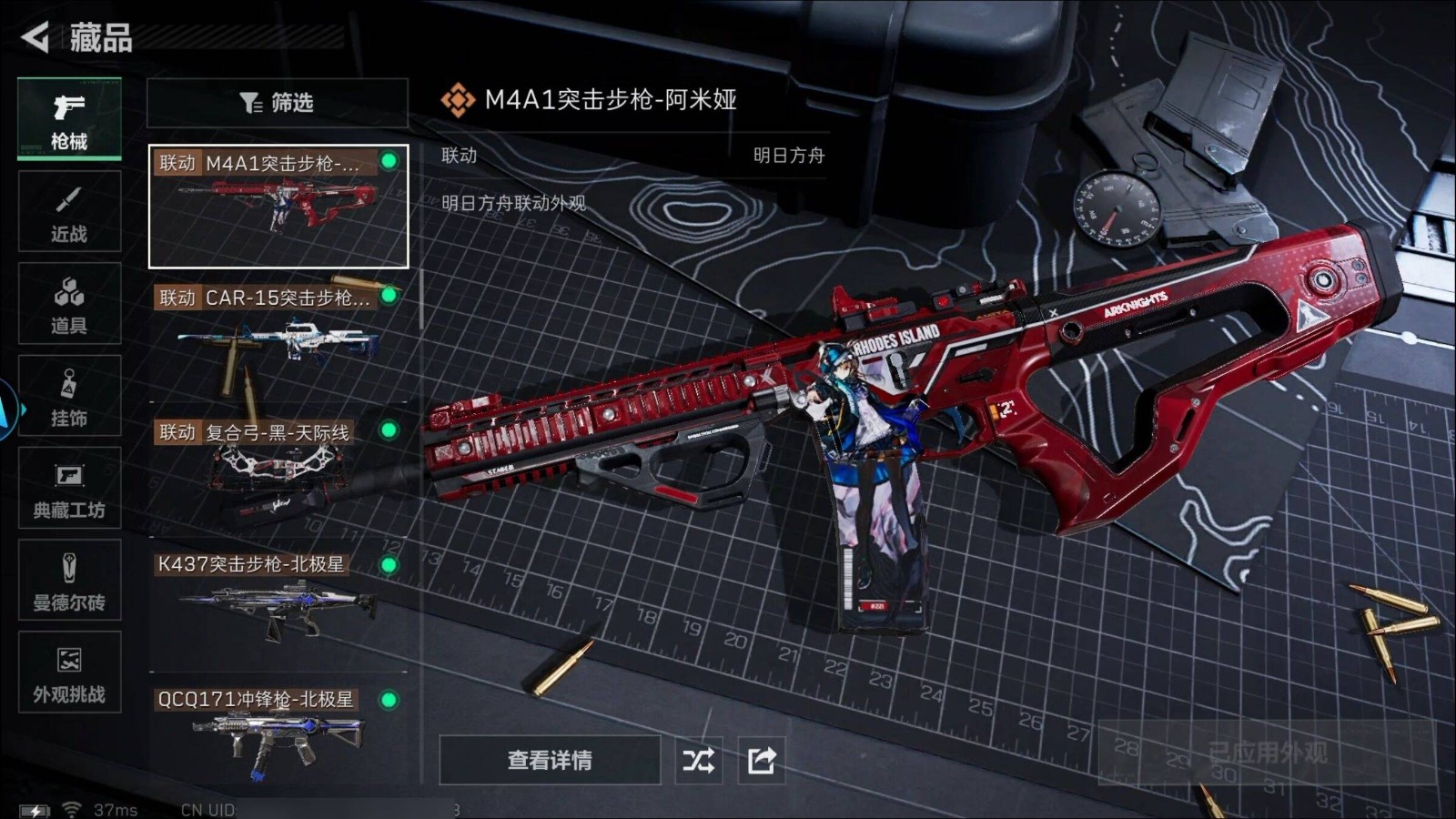This screenshot has width=1456, height=819.
Task: Switch to the 曼德尔砖 tab
Action: pyautogui.click(x=69, y=581)
